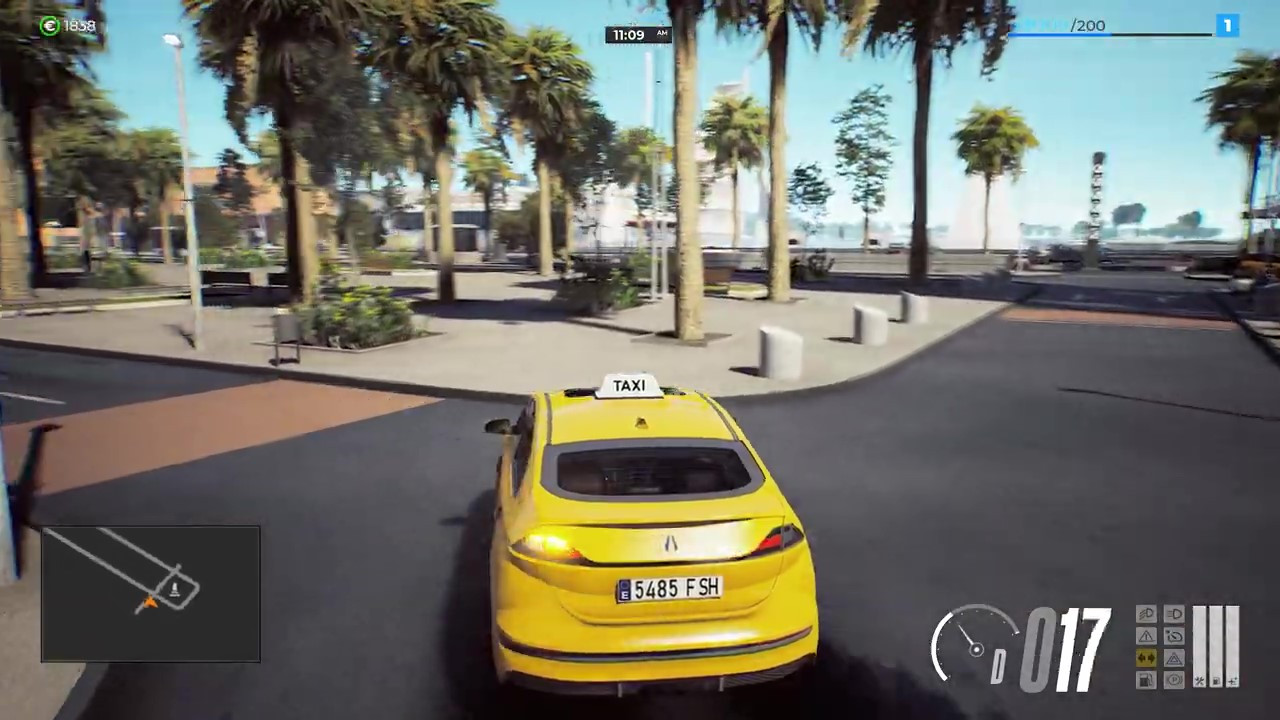Toggle the hazard lights indicator
Viewport: 1280px width, 720px height.
pos(1174,658)
